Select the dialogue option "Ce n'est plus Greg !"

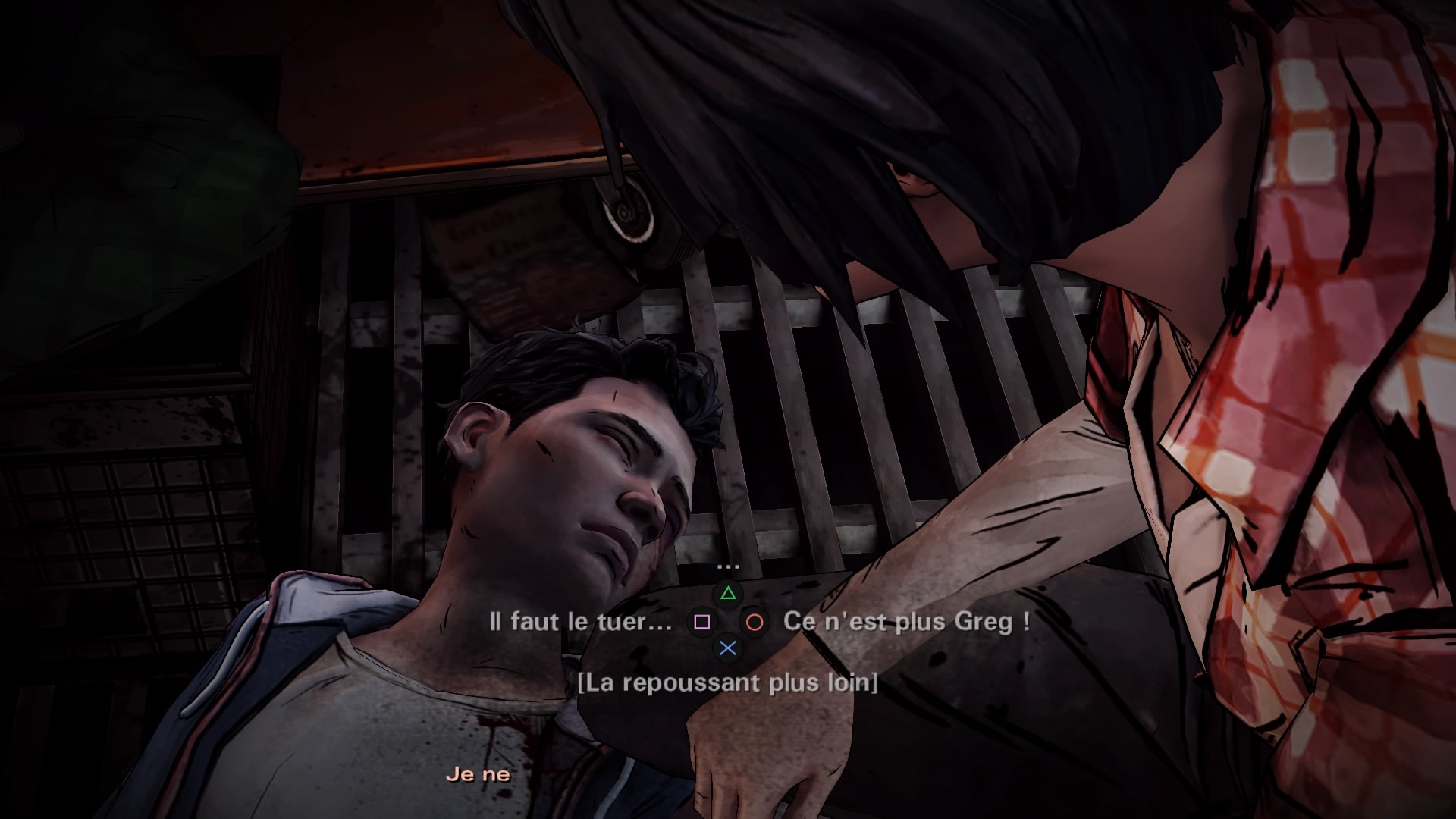[x=906, y=623]
